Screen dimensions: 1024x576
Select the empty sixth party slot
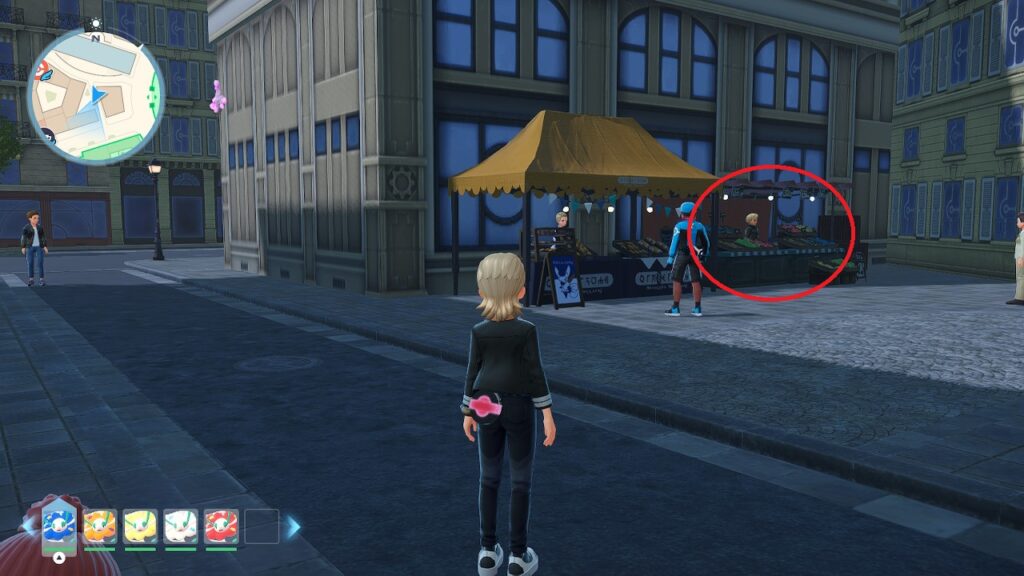click(x=262, y=525)
